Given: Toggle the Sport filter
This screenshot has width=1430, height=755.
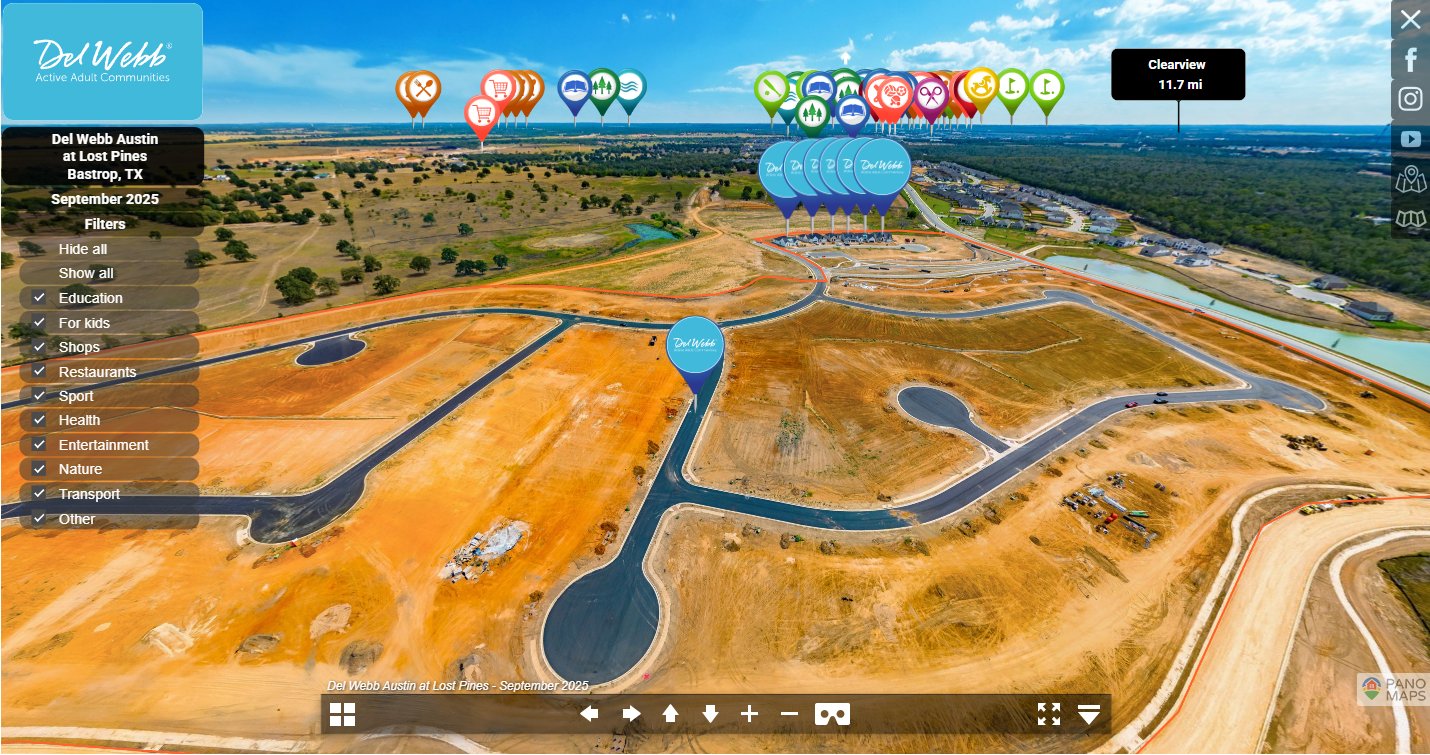Looking at the screenshot, I should (39, 396).
